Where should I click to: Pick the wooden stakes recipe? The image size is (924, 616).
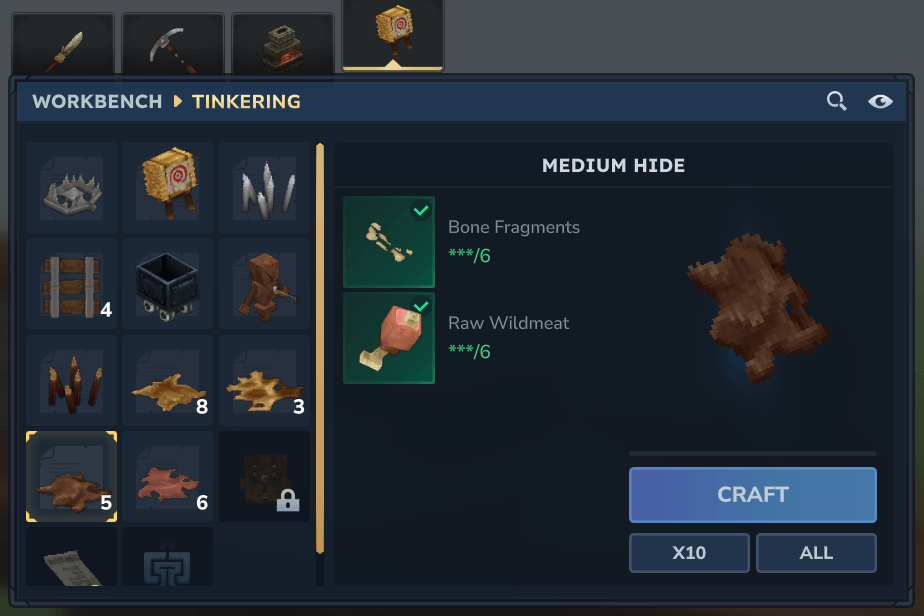pyautogui.click(x=72, y=381)
